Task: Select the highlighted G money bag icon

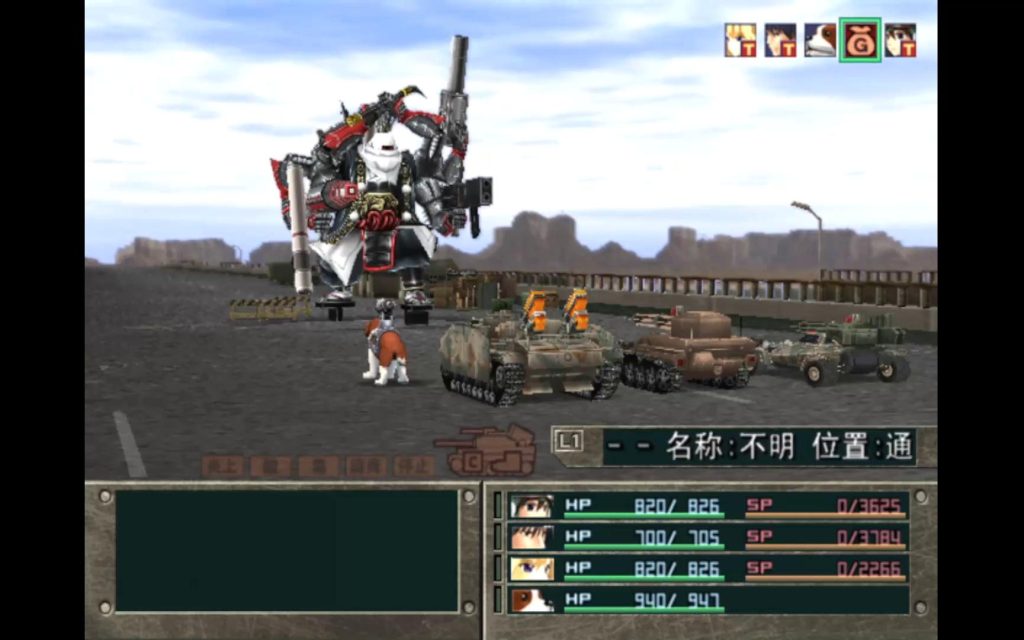Action: pos(860,40)
